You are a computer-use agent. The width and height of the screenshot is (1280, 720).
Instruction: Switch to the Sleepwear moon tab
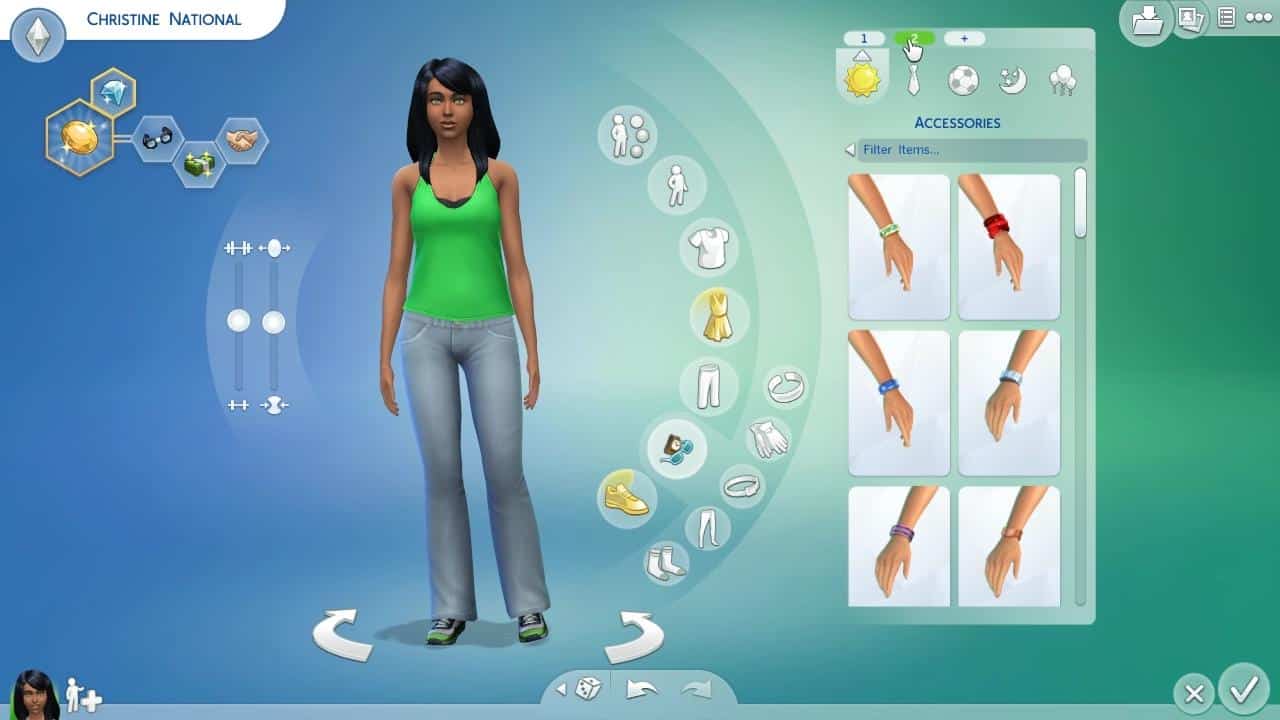point(1011,80)
